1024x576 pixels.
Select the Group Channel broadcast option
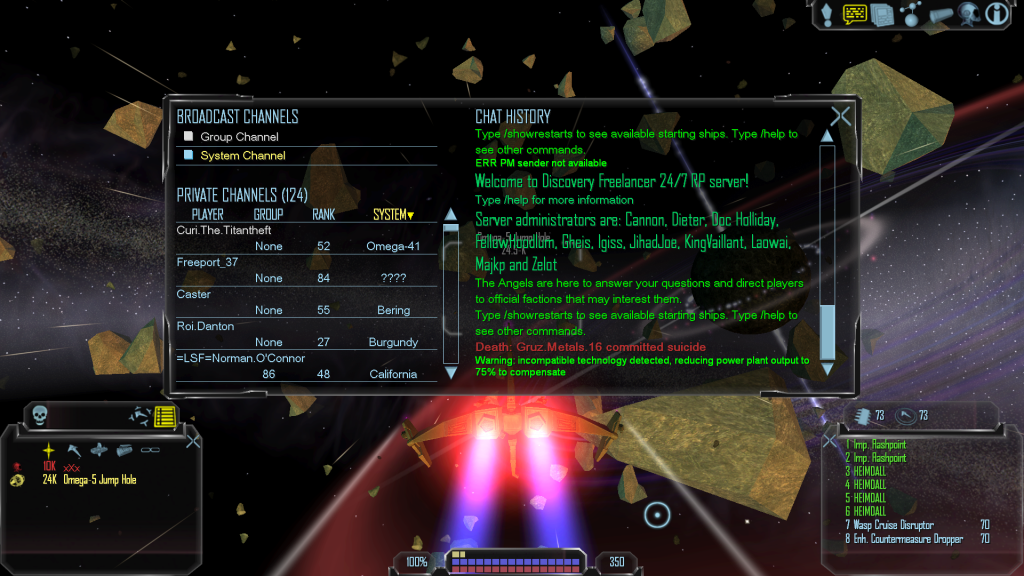coord(239,137)
